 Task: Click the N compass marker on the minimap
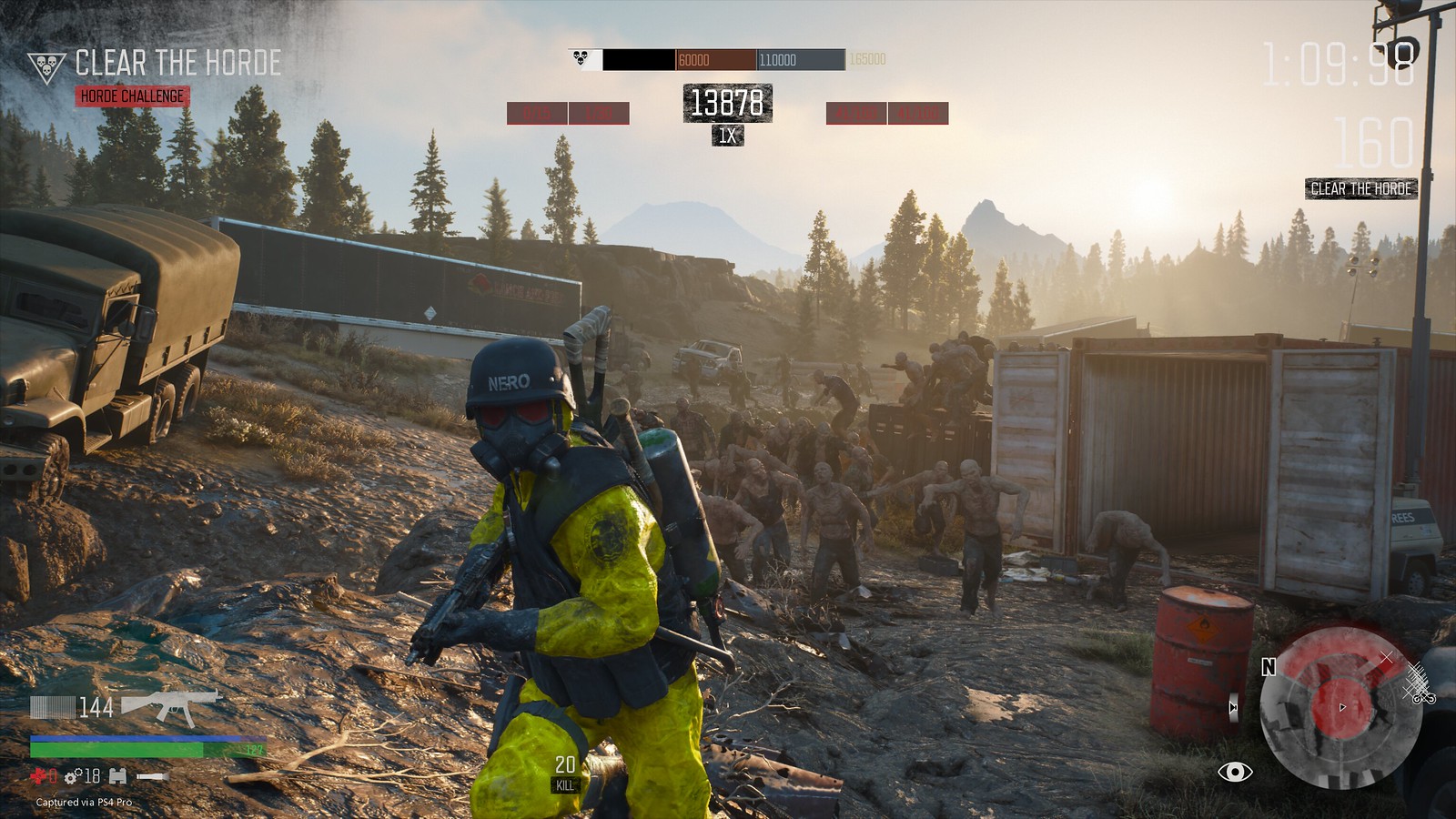click(1268, 668)
